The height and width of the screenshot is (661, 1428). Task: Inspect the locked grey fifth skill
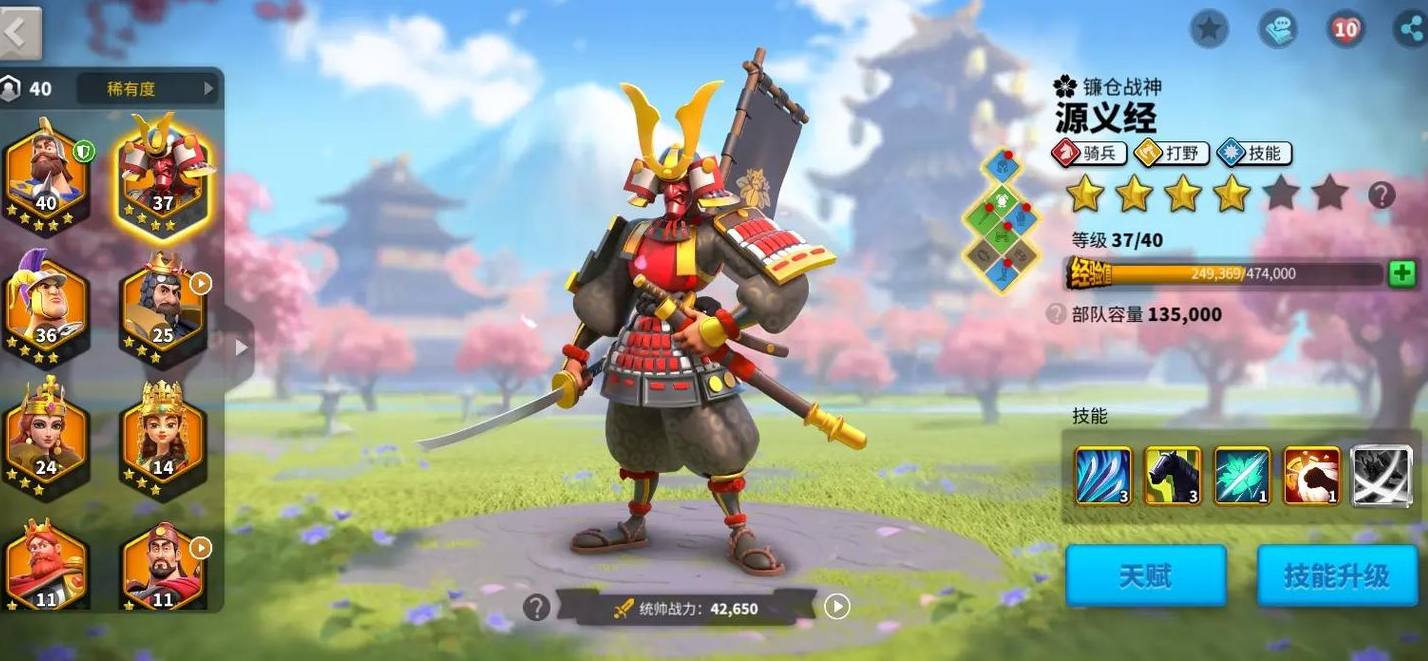[1381, 475]
